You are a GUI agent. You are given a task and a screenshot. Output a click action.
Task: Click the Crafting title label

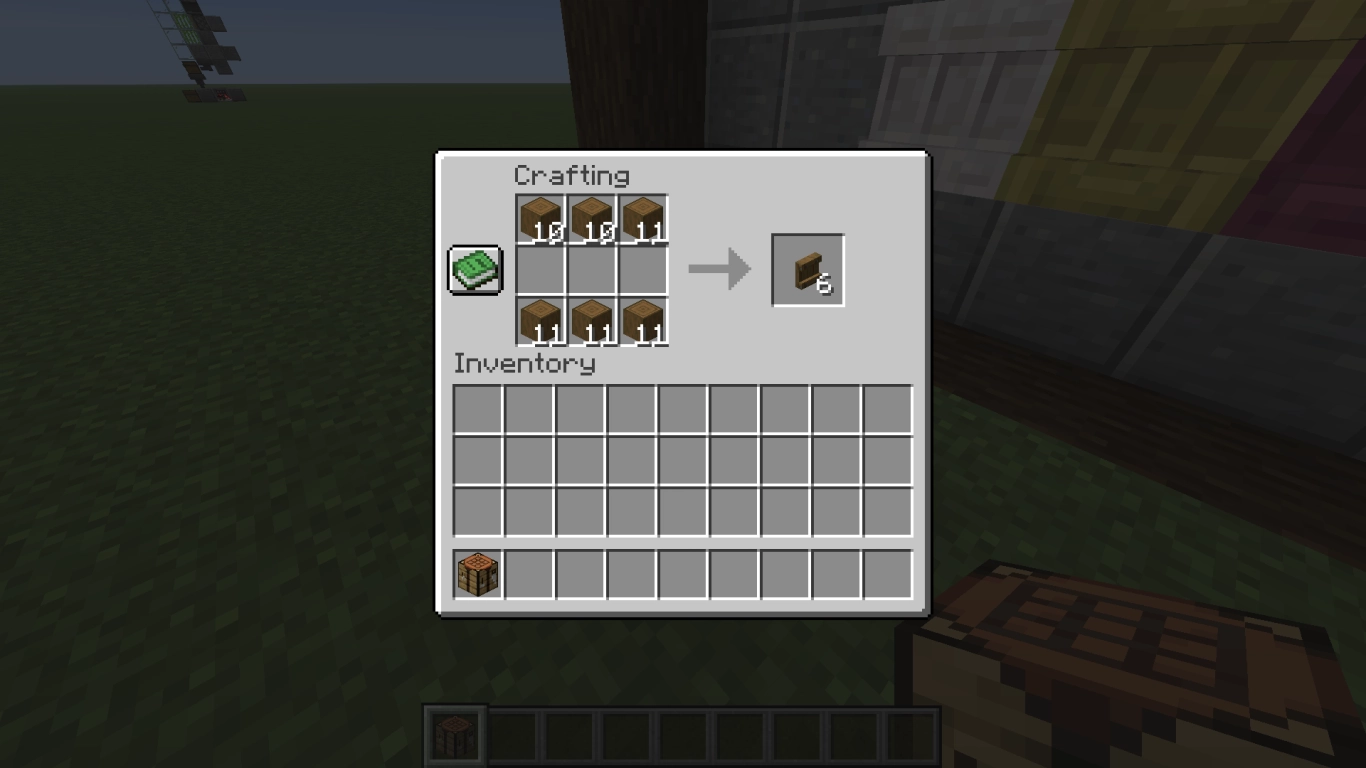pyautogui.click(x=572, y=176)
